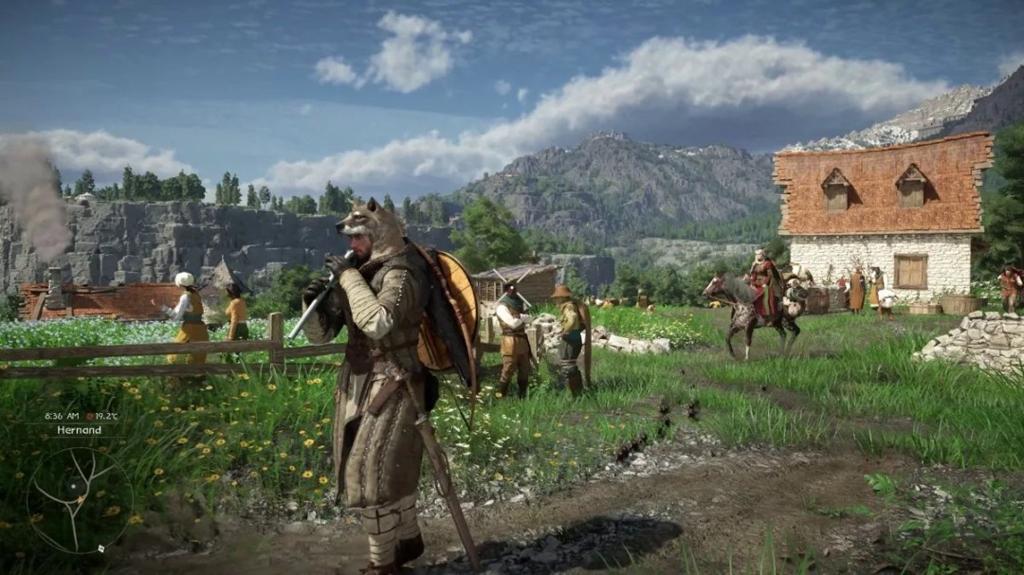Select the small marker on minimap's rim
Screen dimensions: 1024x575
101,548
